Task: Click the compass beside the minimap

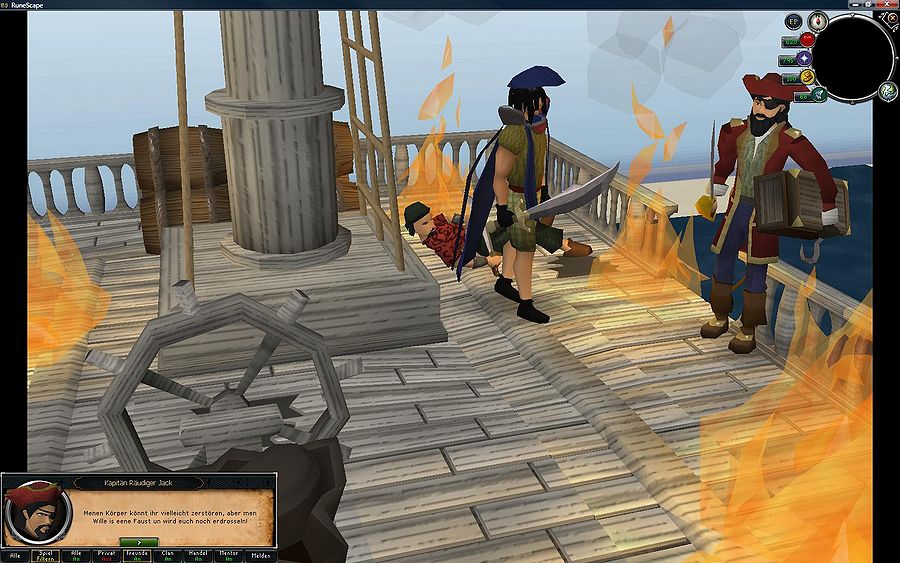Action: click(818, 19)
